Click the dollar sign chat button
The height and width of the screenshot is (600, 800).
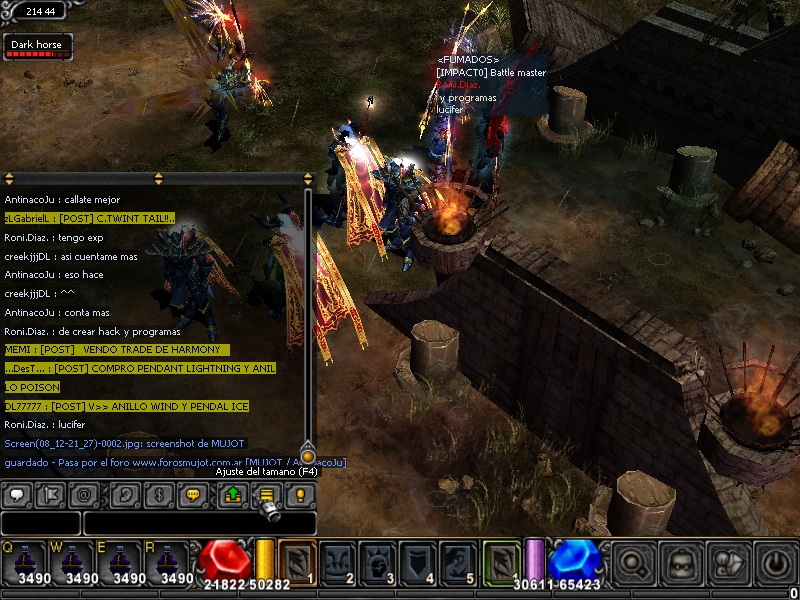157,494
